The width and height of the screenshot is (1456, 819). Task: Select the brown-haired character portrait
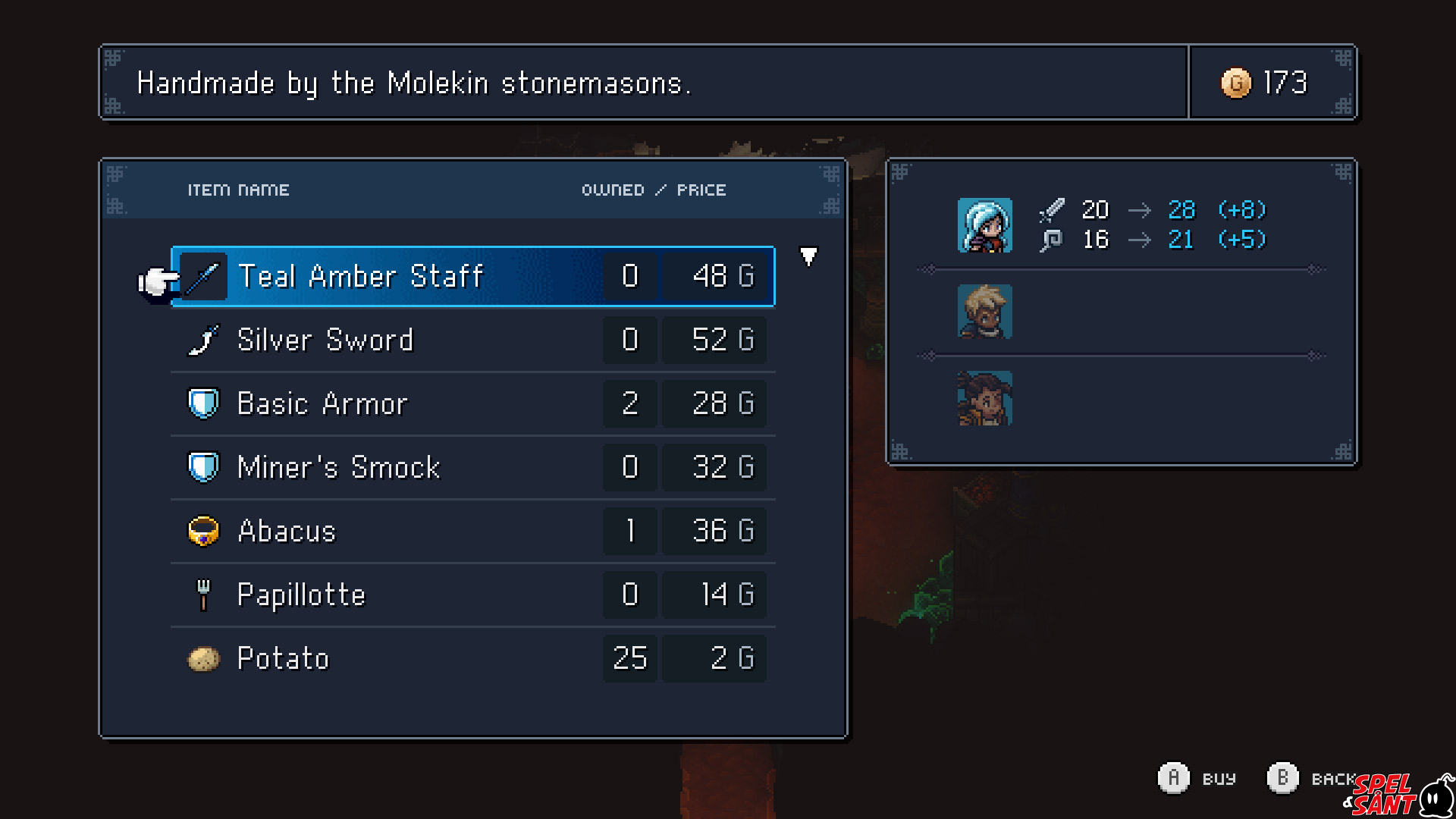(x=984, y=398)
